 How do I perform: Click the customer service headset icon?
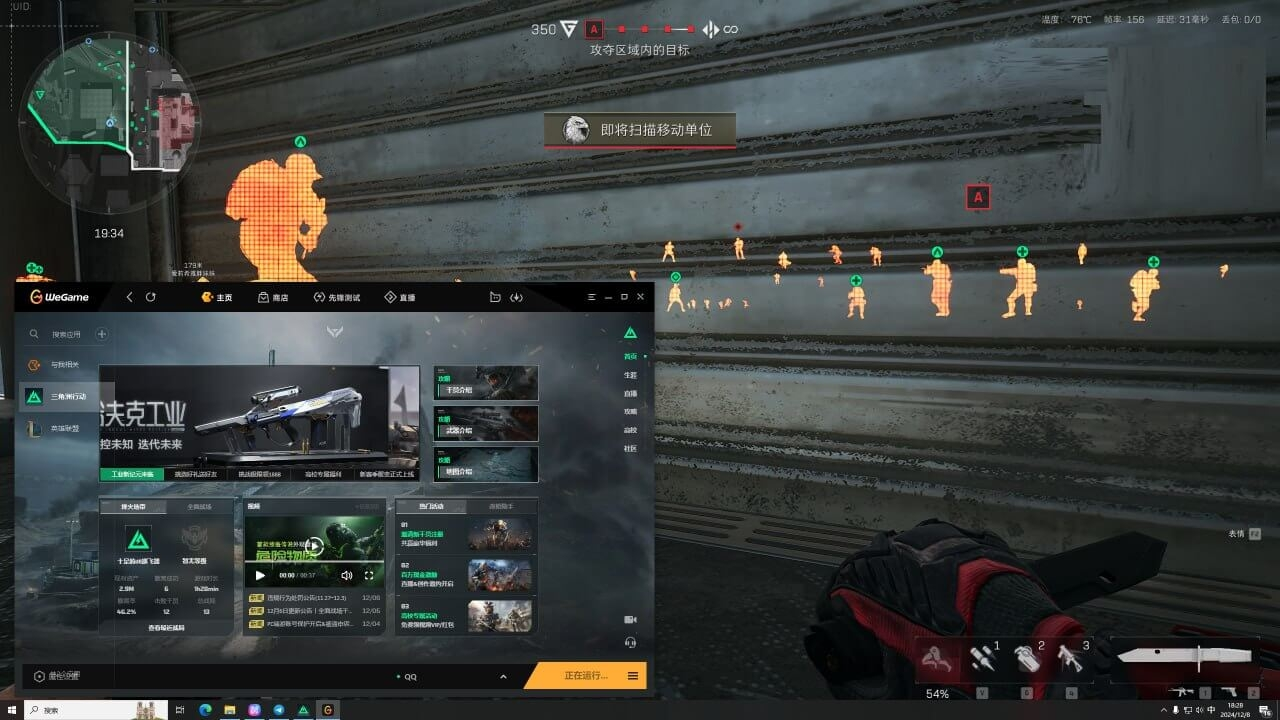point(630,641)
